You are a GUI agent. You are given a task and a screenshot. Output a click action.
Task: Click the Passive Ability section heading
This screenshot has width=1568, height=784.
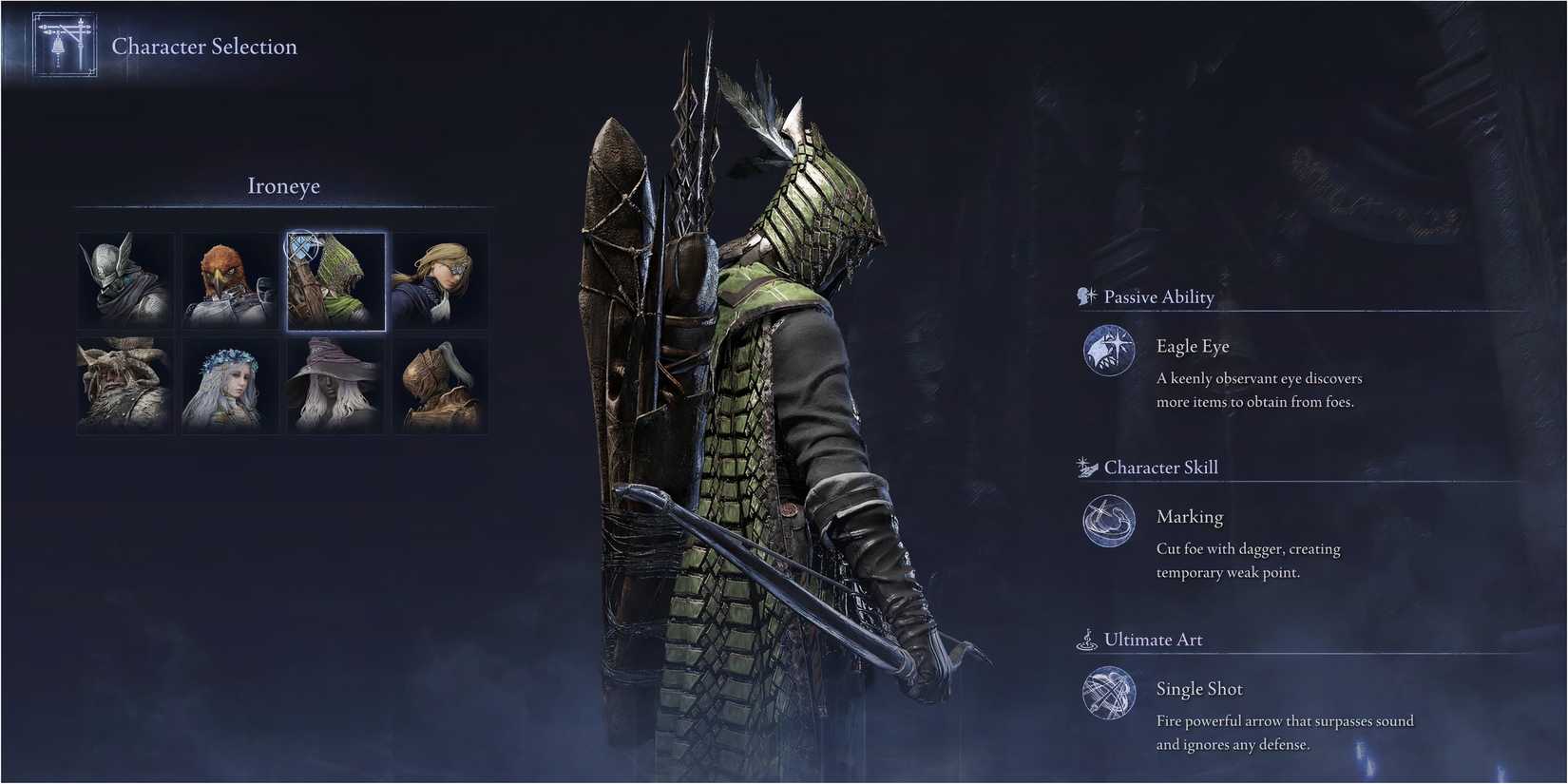[x=1158, y=296]
